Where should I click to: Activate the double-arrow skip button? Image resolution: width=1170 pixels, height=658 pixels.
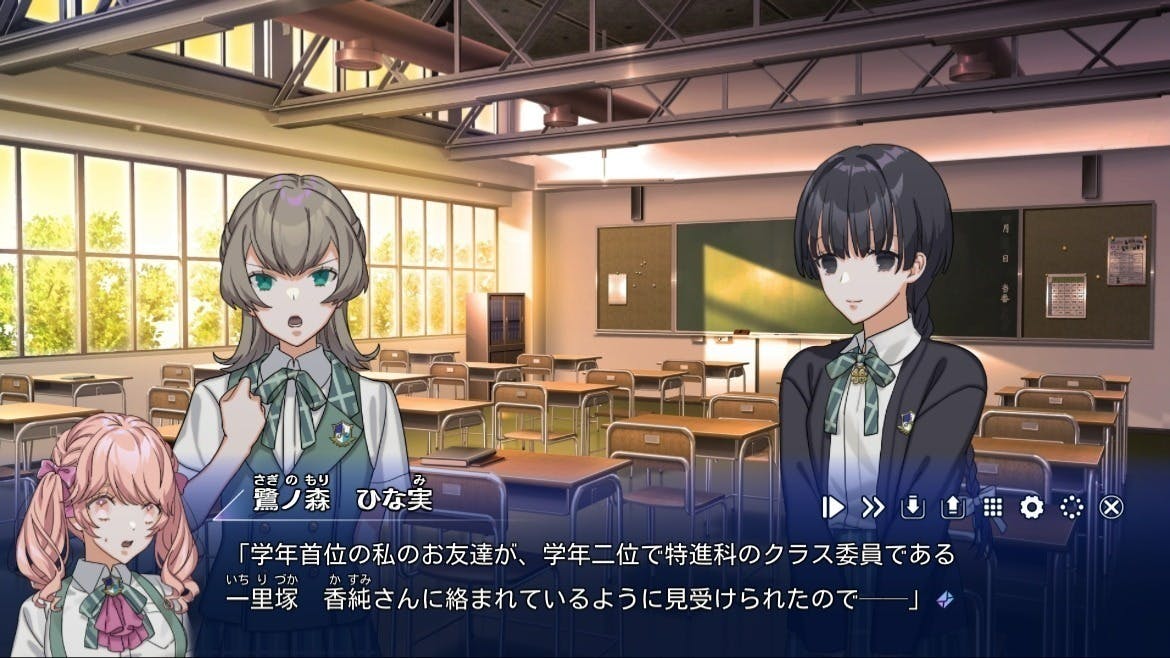873,507
